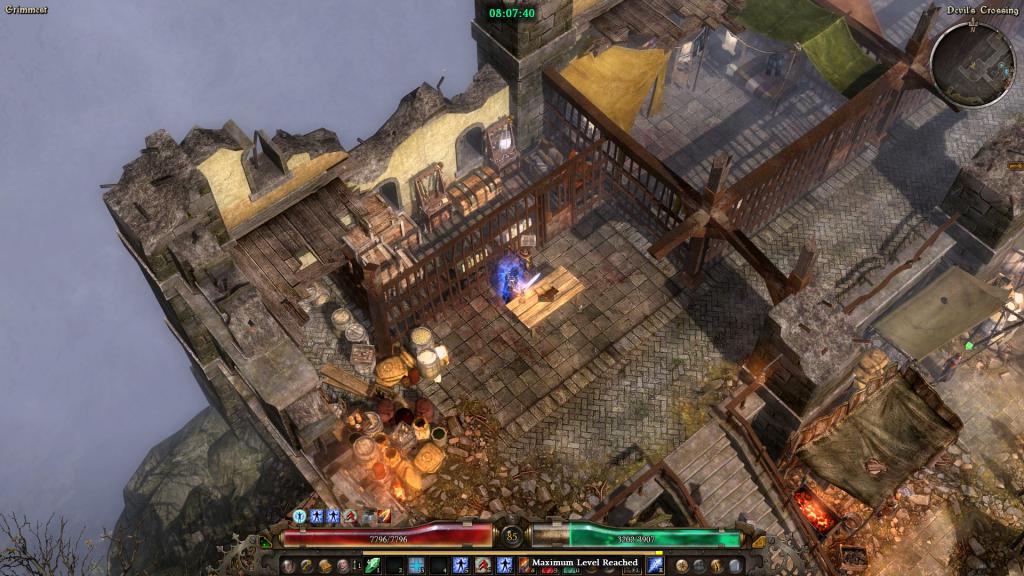The height and width of the screenshot is (576, 1024).
Task: Trigger the red chevron skill in hotbar
Action: (483, 565)
